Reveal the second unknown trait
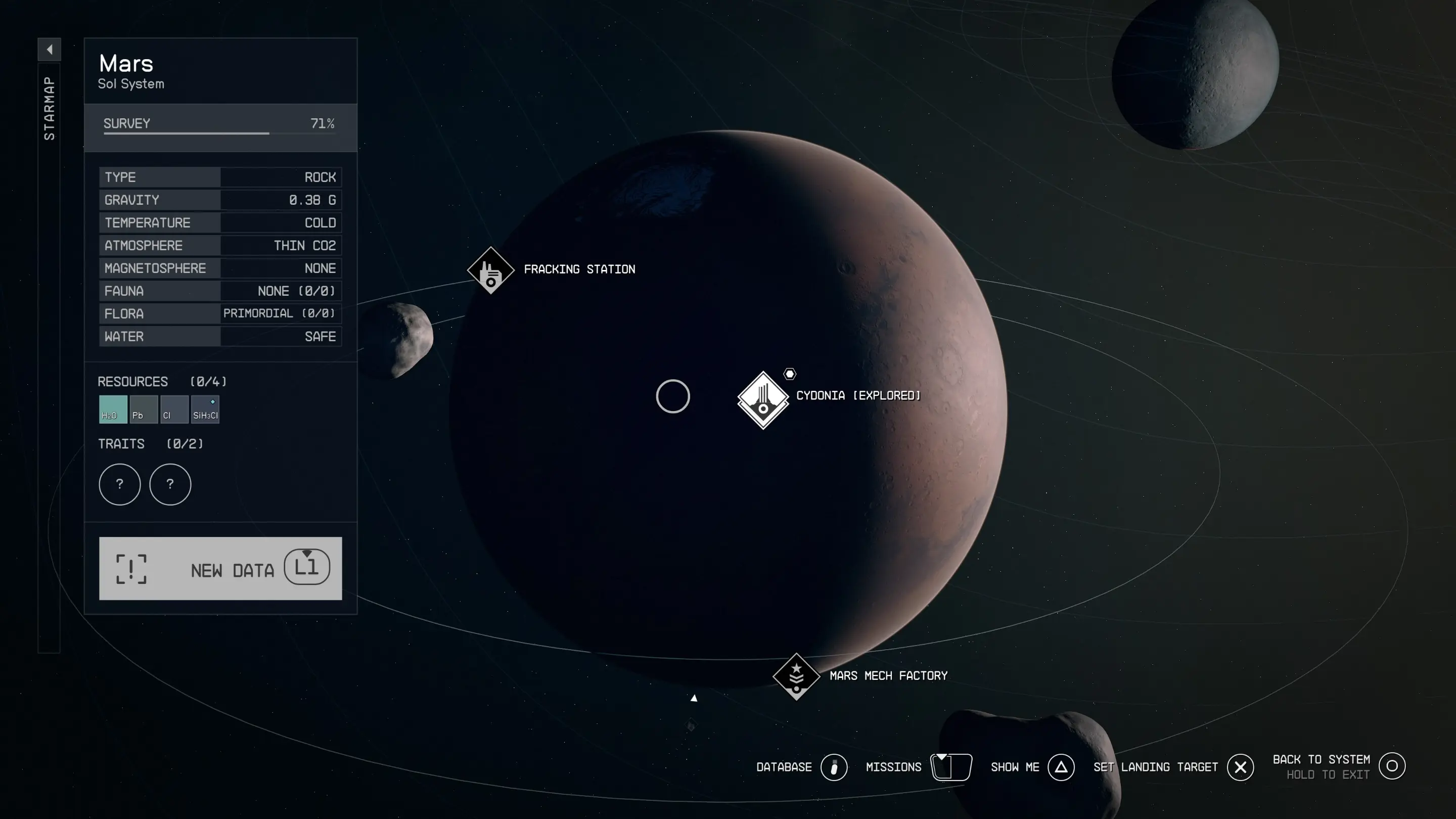Screen dimensions: 1456x819 (x=170, y=484)
